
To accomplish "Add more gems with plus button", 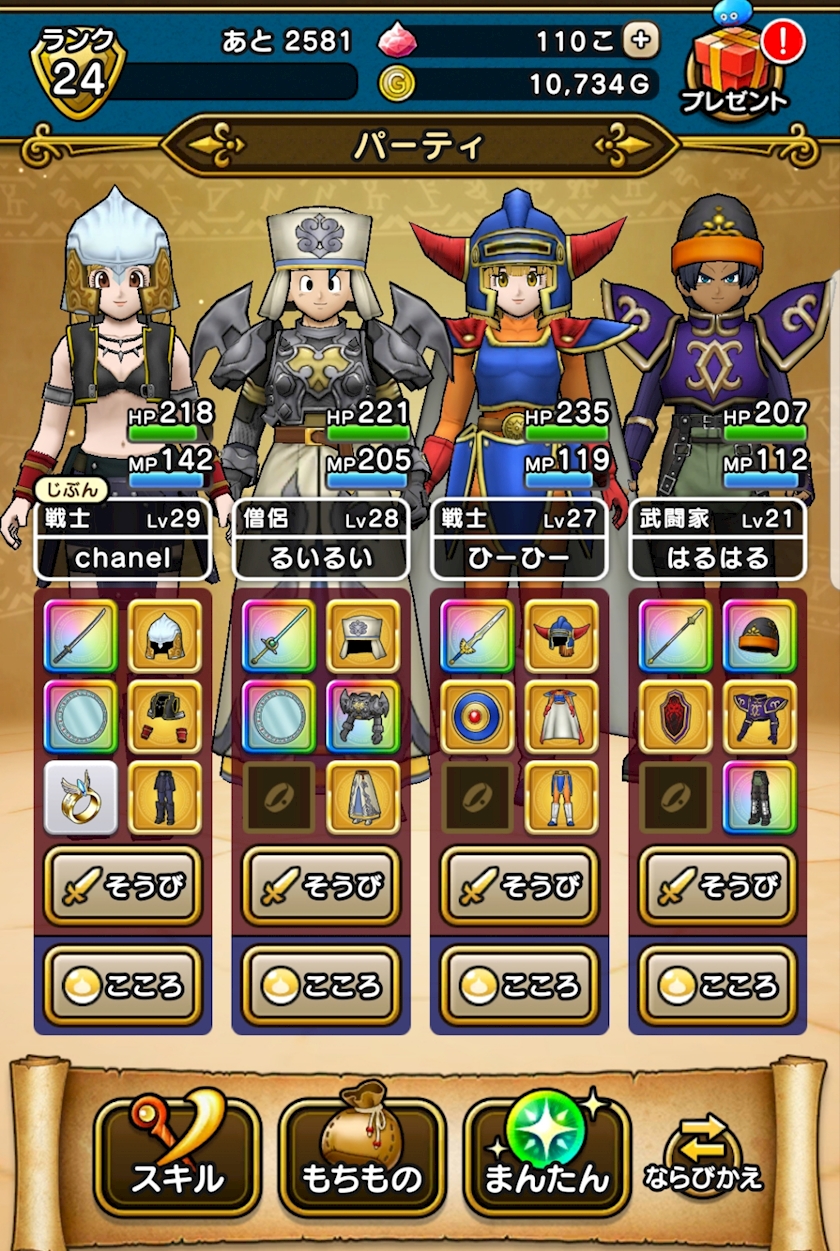I will click(641, 40).
